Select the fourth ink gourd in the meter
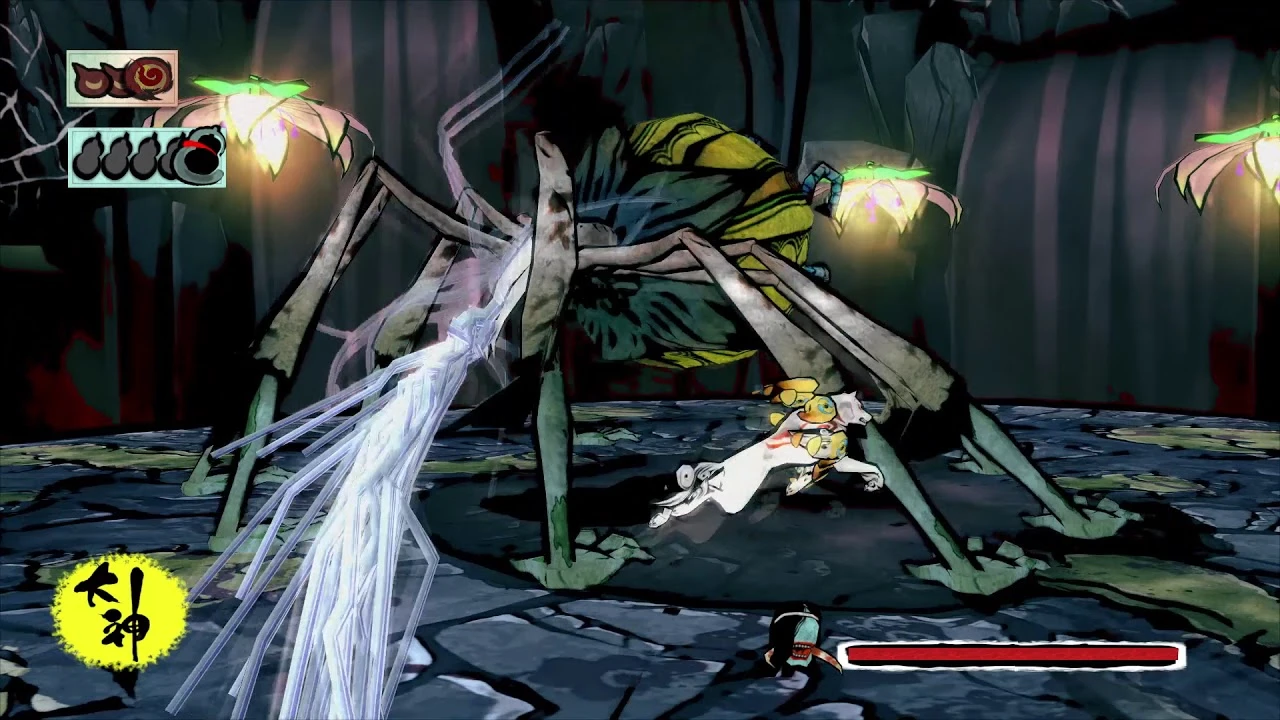Screen dimensions: 1280x720 tap(171, 155)
